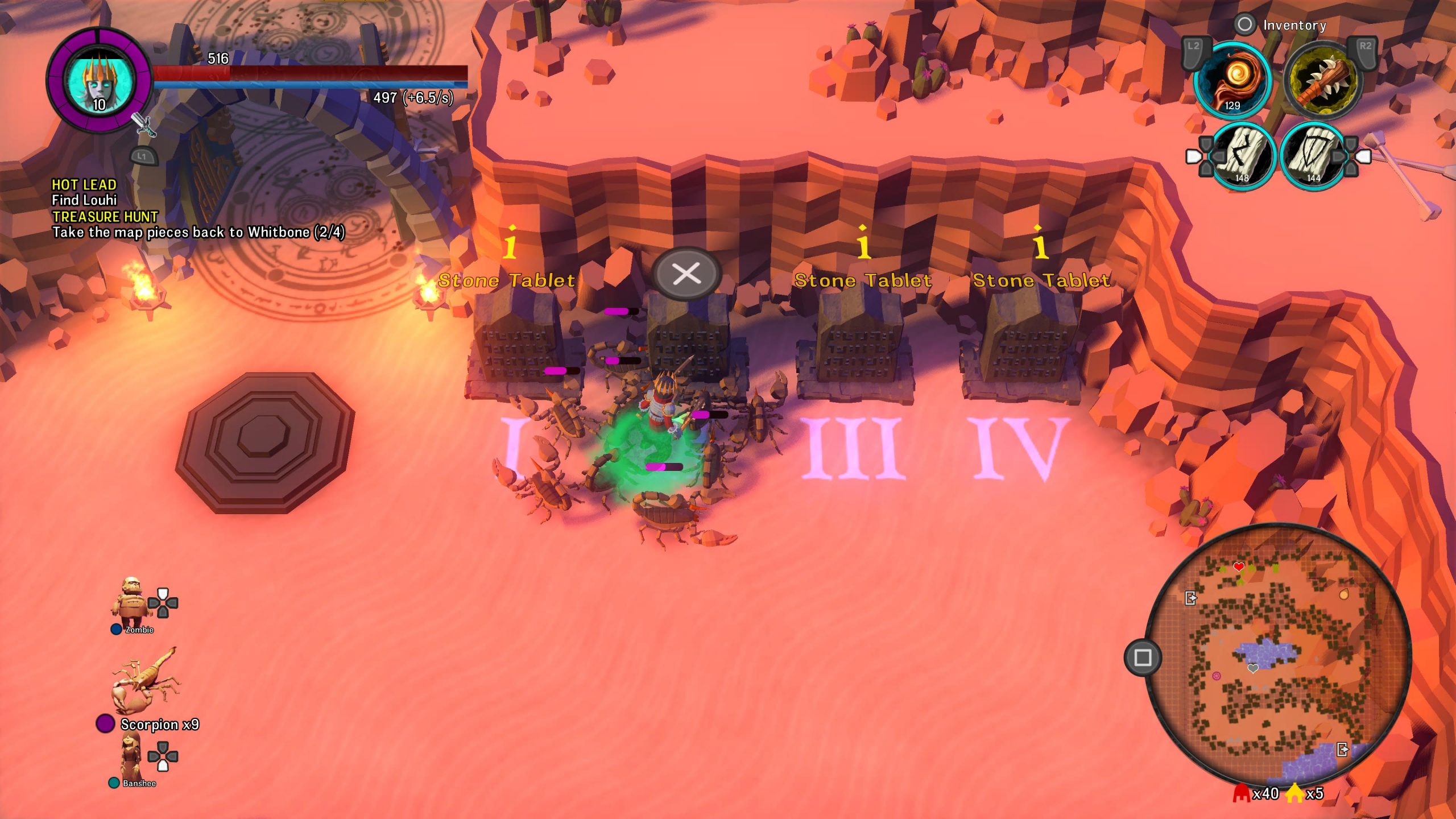Use the lightning rune stone numbered 148
Viewport: 1456px width, 819px height.
[1244, 156]
